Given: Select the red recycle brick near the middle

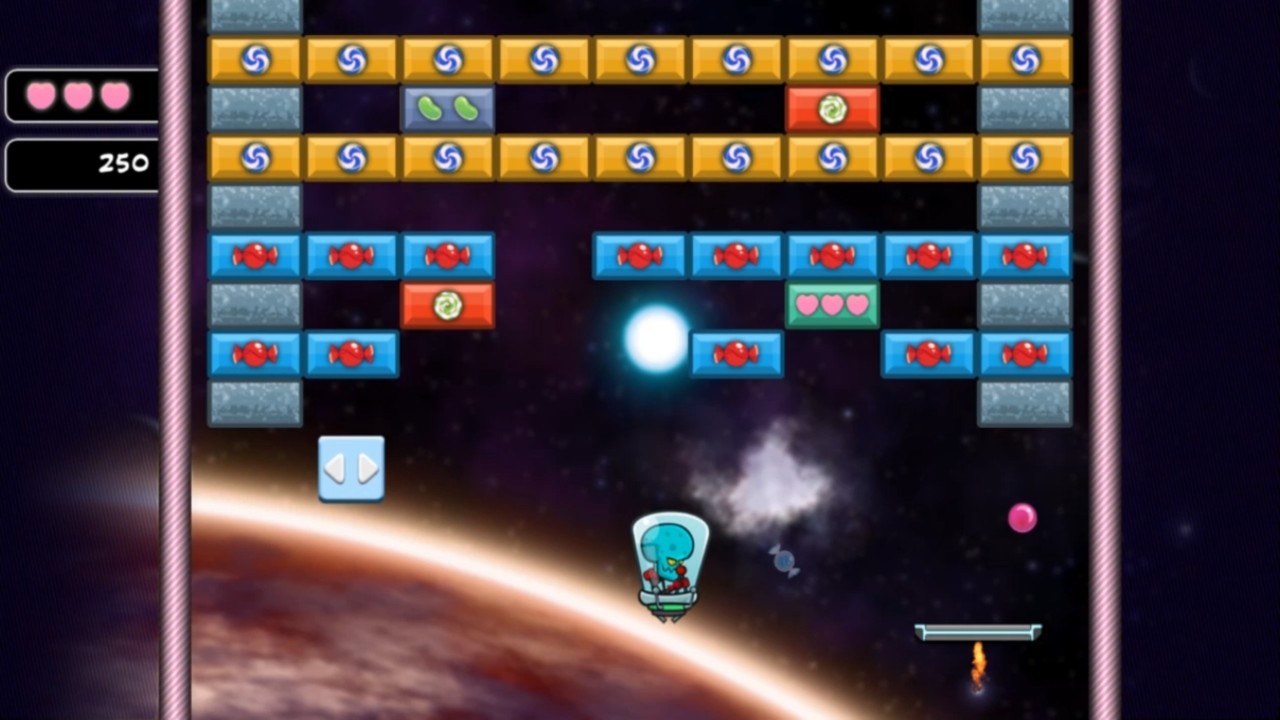Looking at the screenshot, I should click(x=448, y=305).
